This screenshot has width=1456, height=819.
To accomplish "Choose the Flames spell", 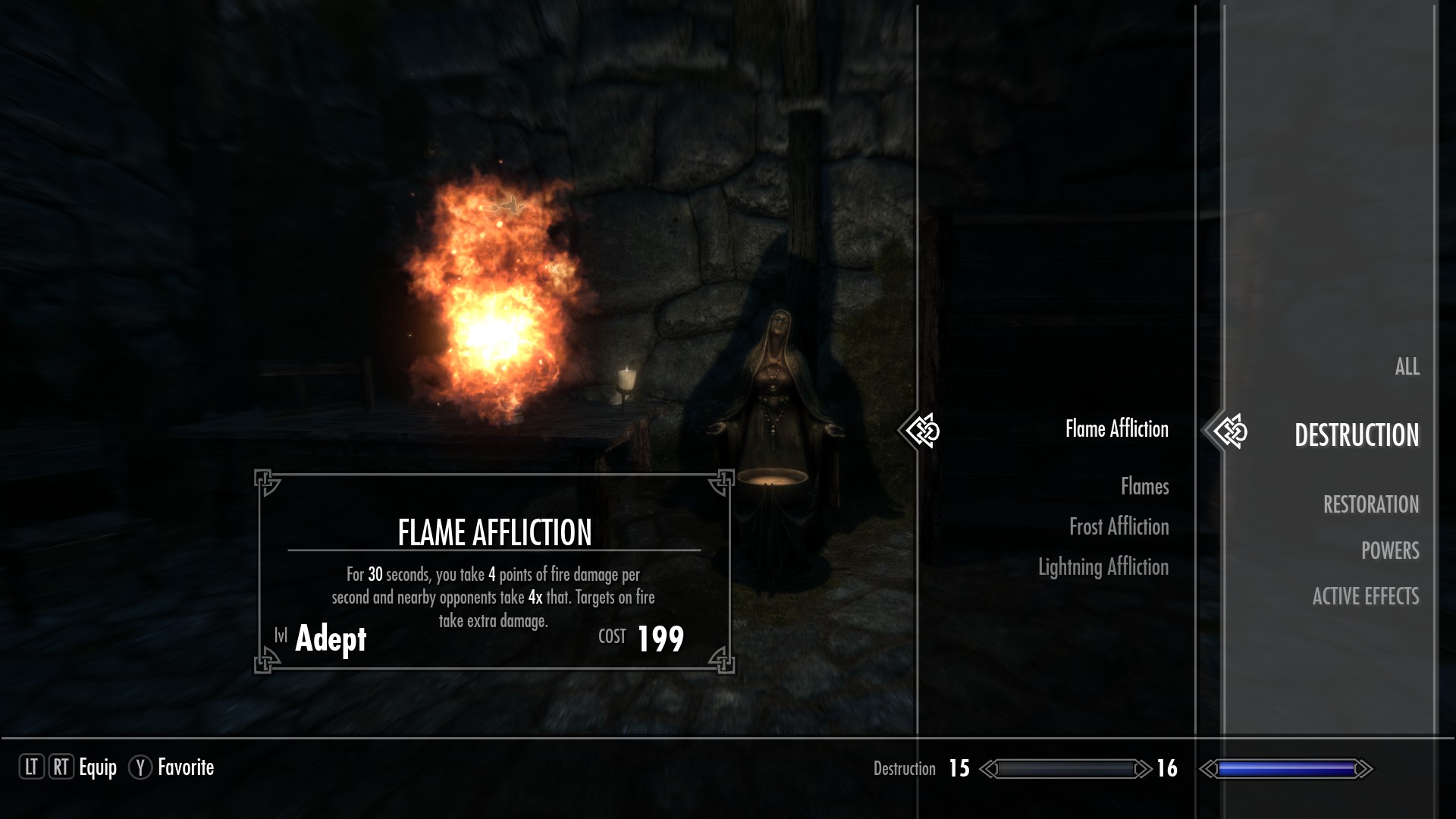I will 1144,487.
